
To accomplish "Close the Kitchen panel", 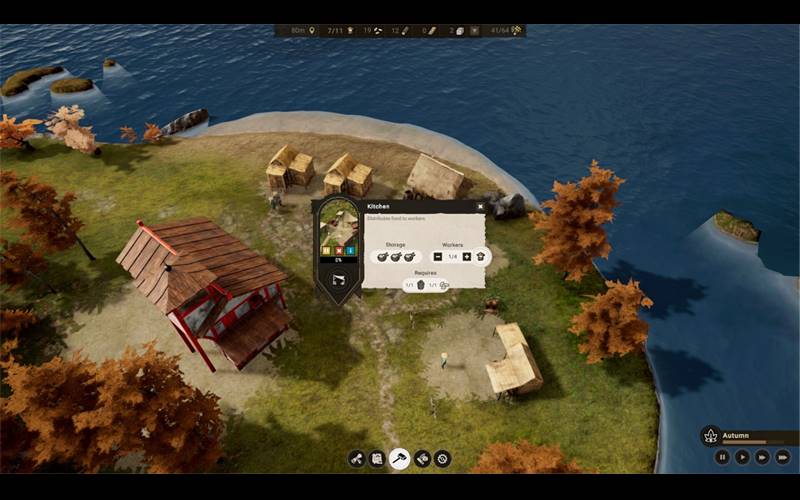I will [x=479, y=207].
